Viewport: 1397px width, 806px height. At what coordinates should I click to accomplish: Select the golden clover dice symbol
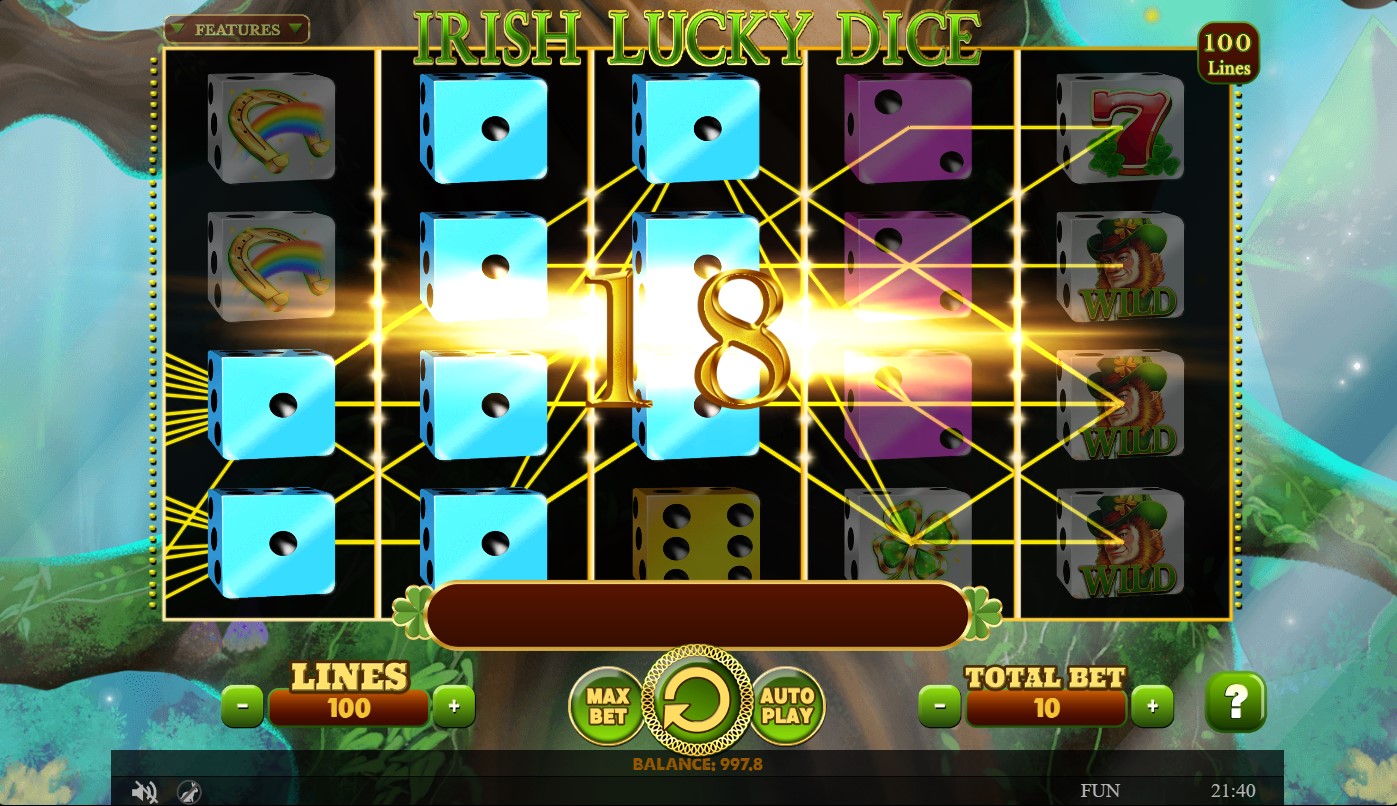tap(908, 540)
